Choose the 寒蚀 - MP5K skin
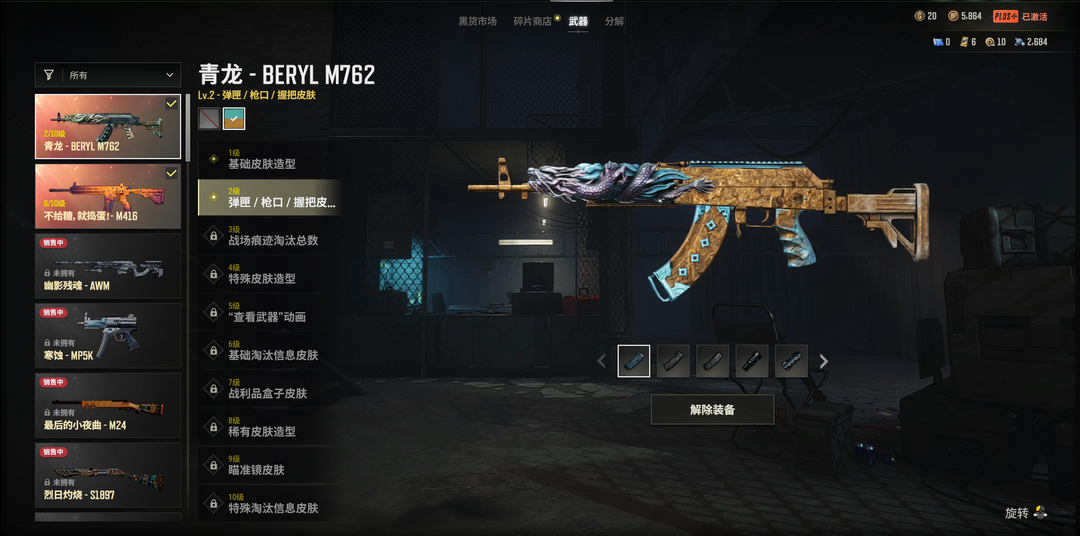The width and height of the screenshot is (1080, 536). click(x=108, y=336)
